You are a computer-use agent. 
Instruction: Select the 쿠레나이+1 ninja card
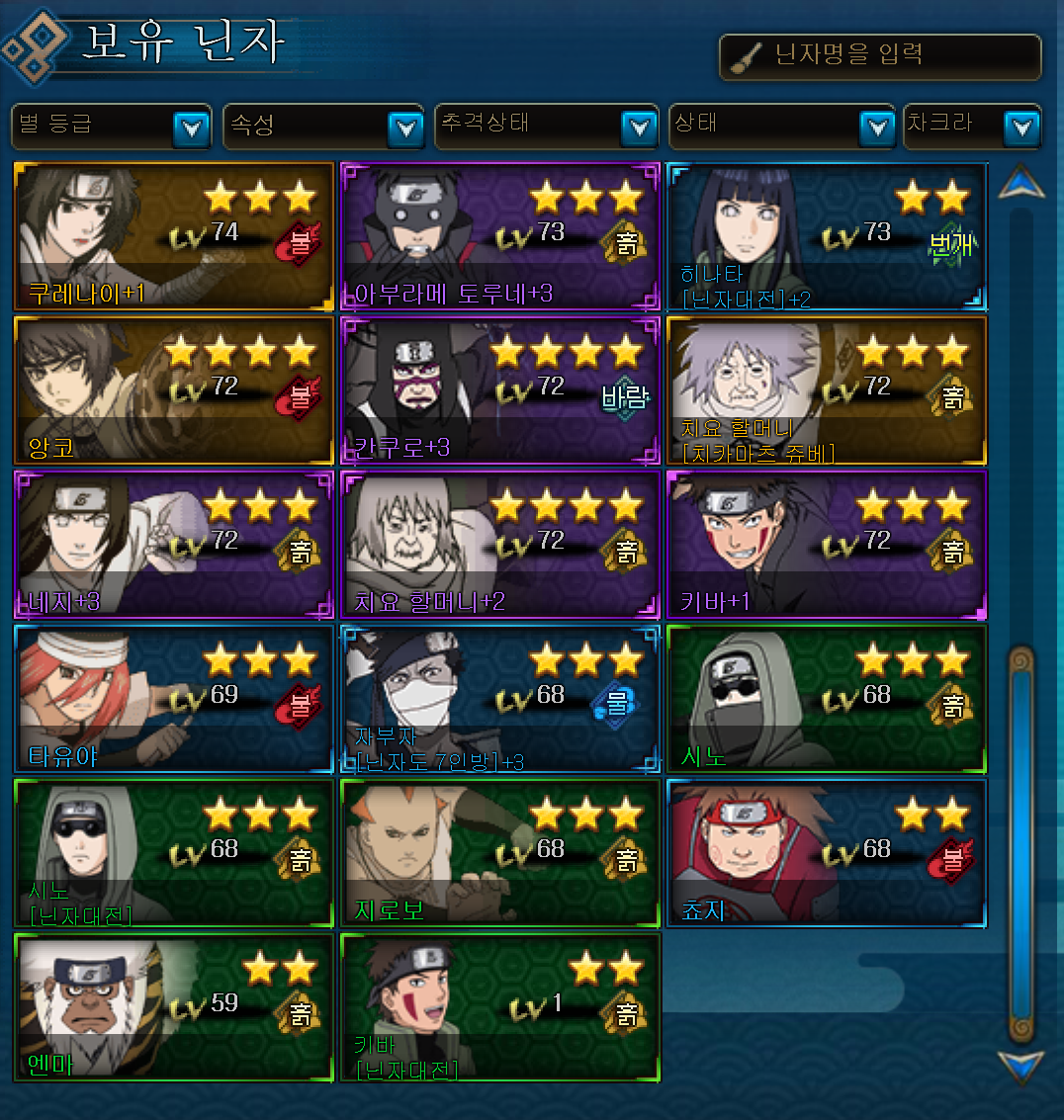pos(174,237)
